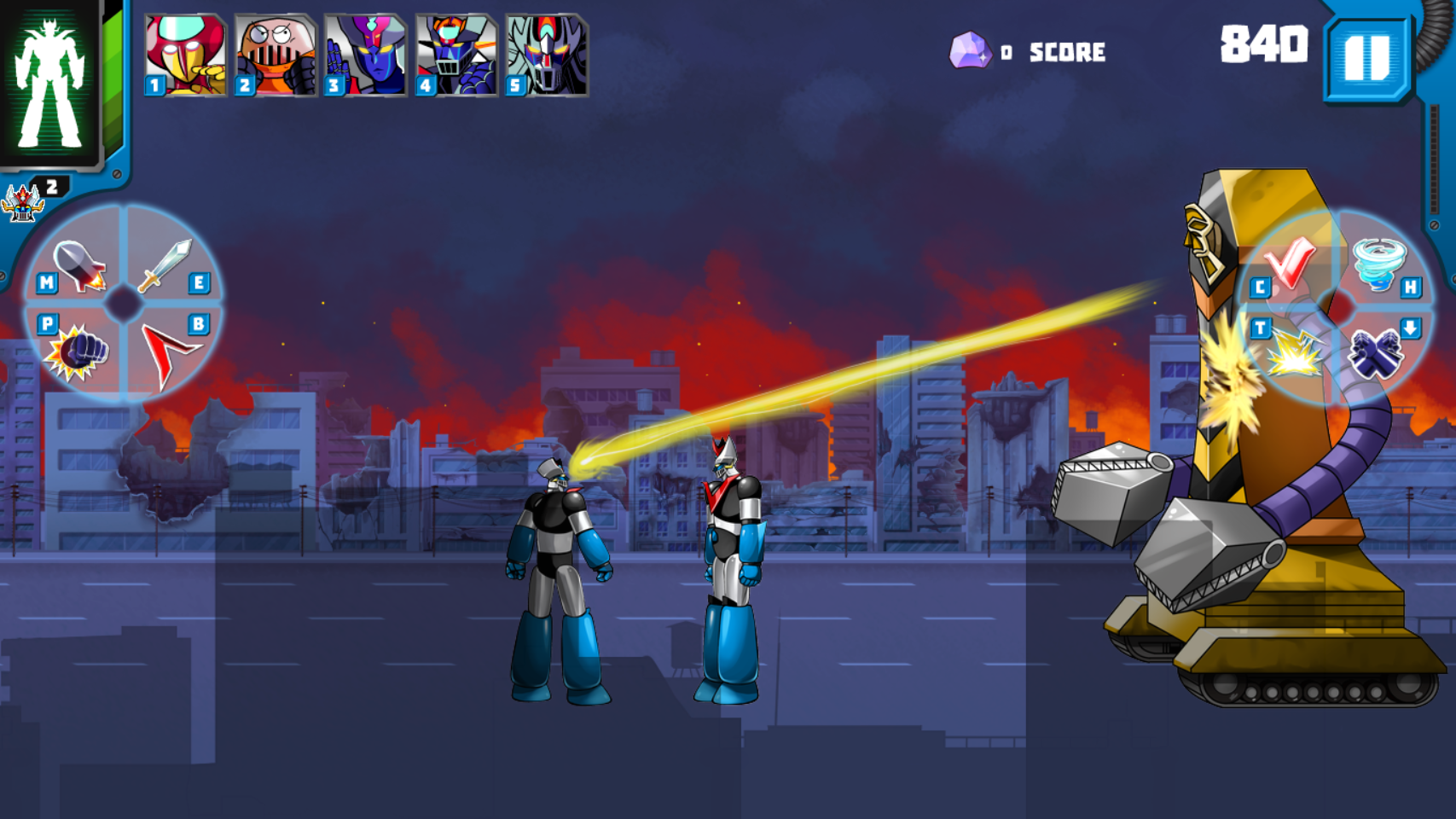Pick the robot in slot 5
This screenshot has height=819, width=1456.
coord(544,51)
